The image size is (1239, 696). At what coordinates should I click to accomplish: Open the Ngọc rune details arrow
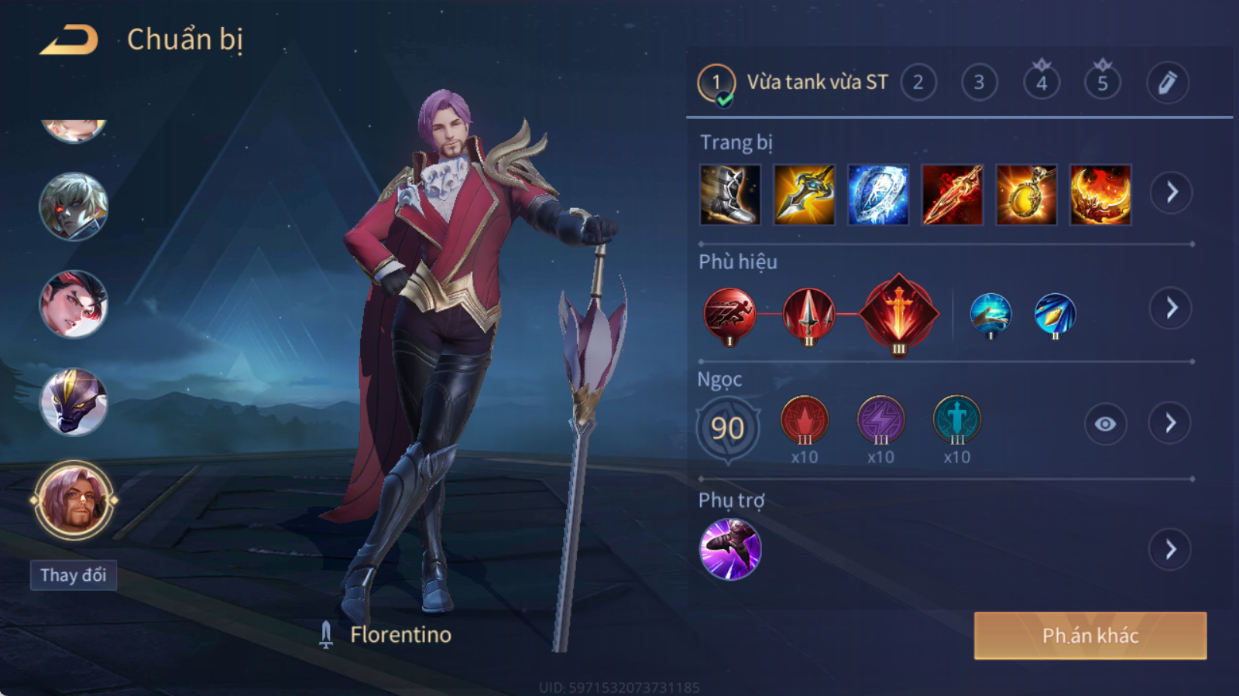pyautogui.click(x=1171, y=424)
